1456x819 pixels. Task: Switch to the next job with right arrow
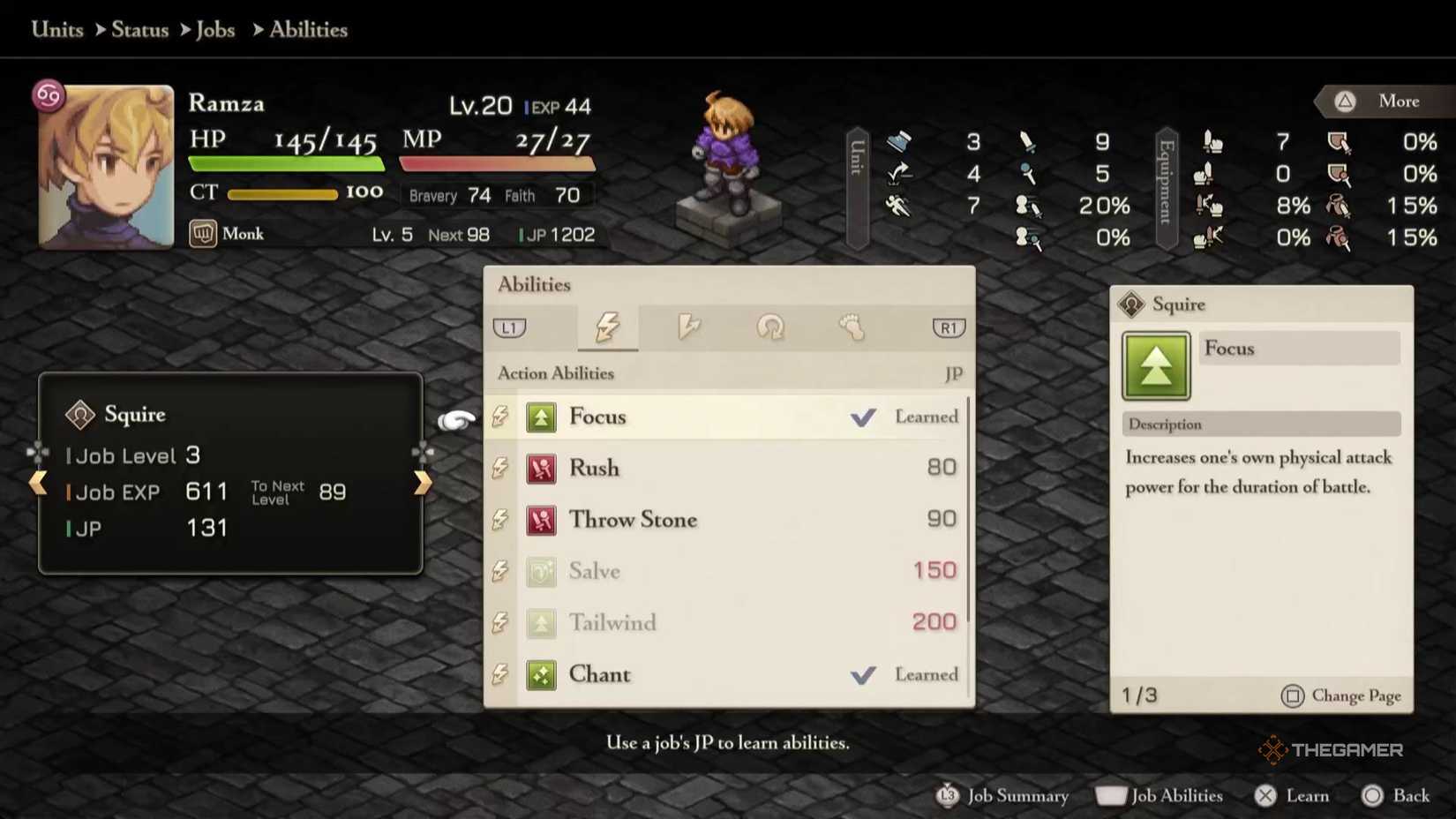click(423, 482)
